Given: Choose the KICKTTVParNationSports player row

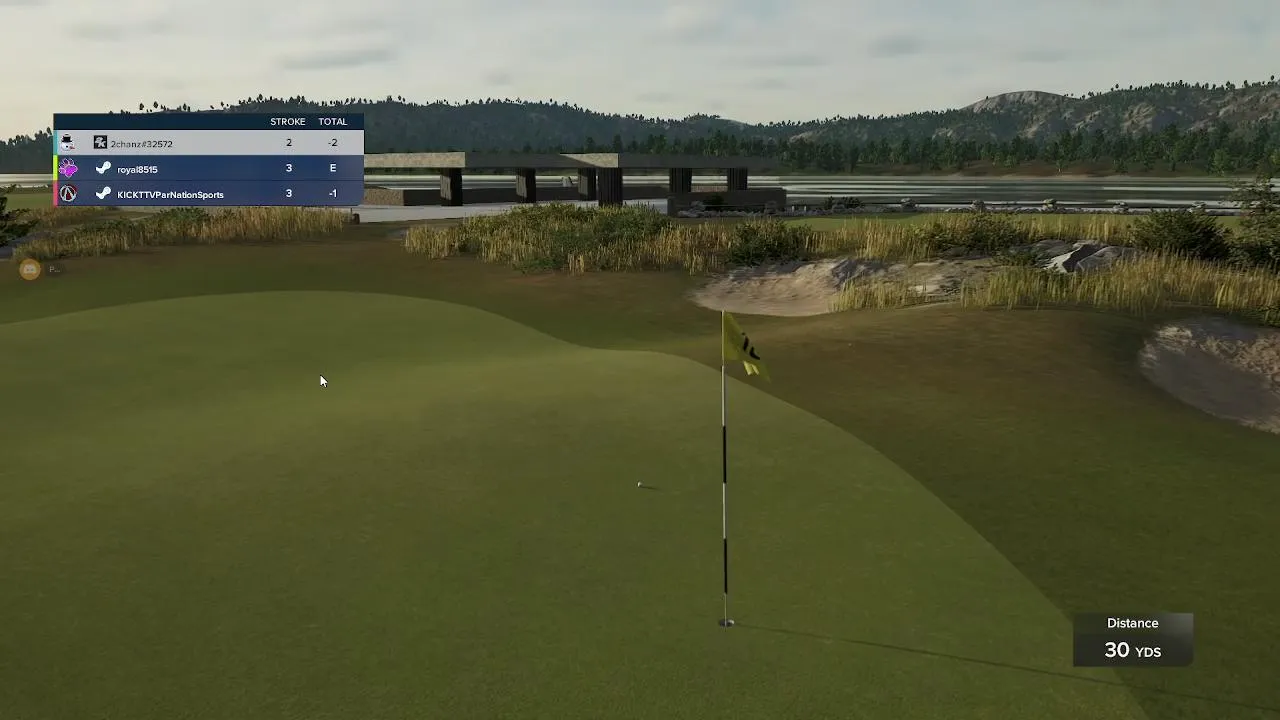Looking at the screenshot, I should pyautogui.click(x=208, y=194).
